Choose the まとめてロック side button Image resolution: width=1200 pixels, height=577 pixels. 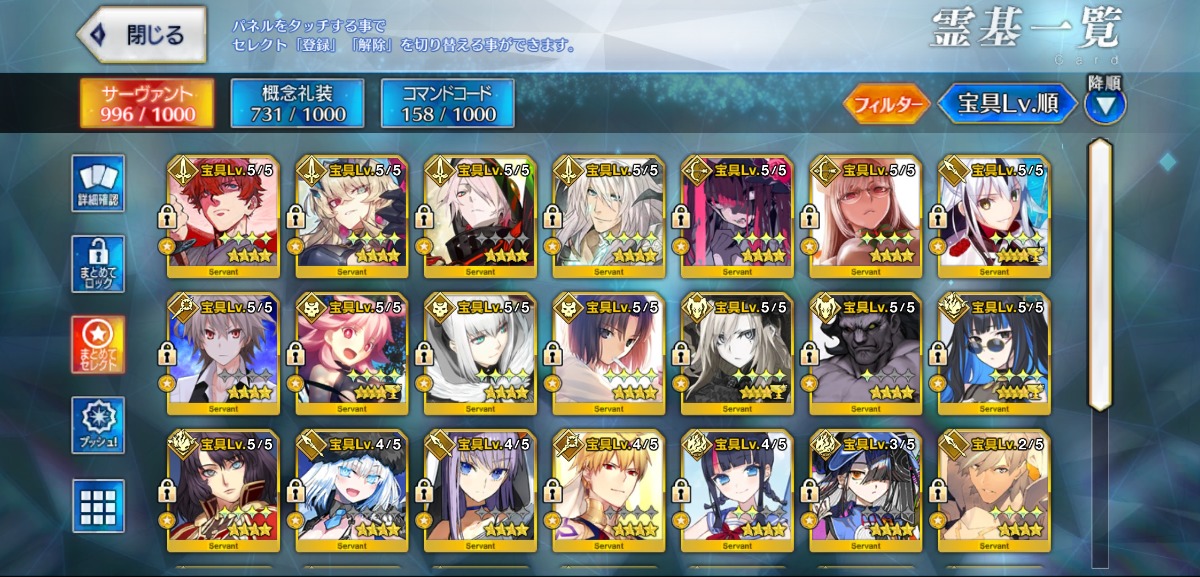click(x=98, y=264)
